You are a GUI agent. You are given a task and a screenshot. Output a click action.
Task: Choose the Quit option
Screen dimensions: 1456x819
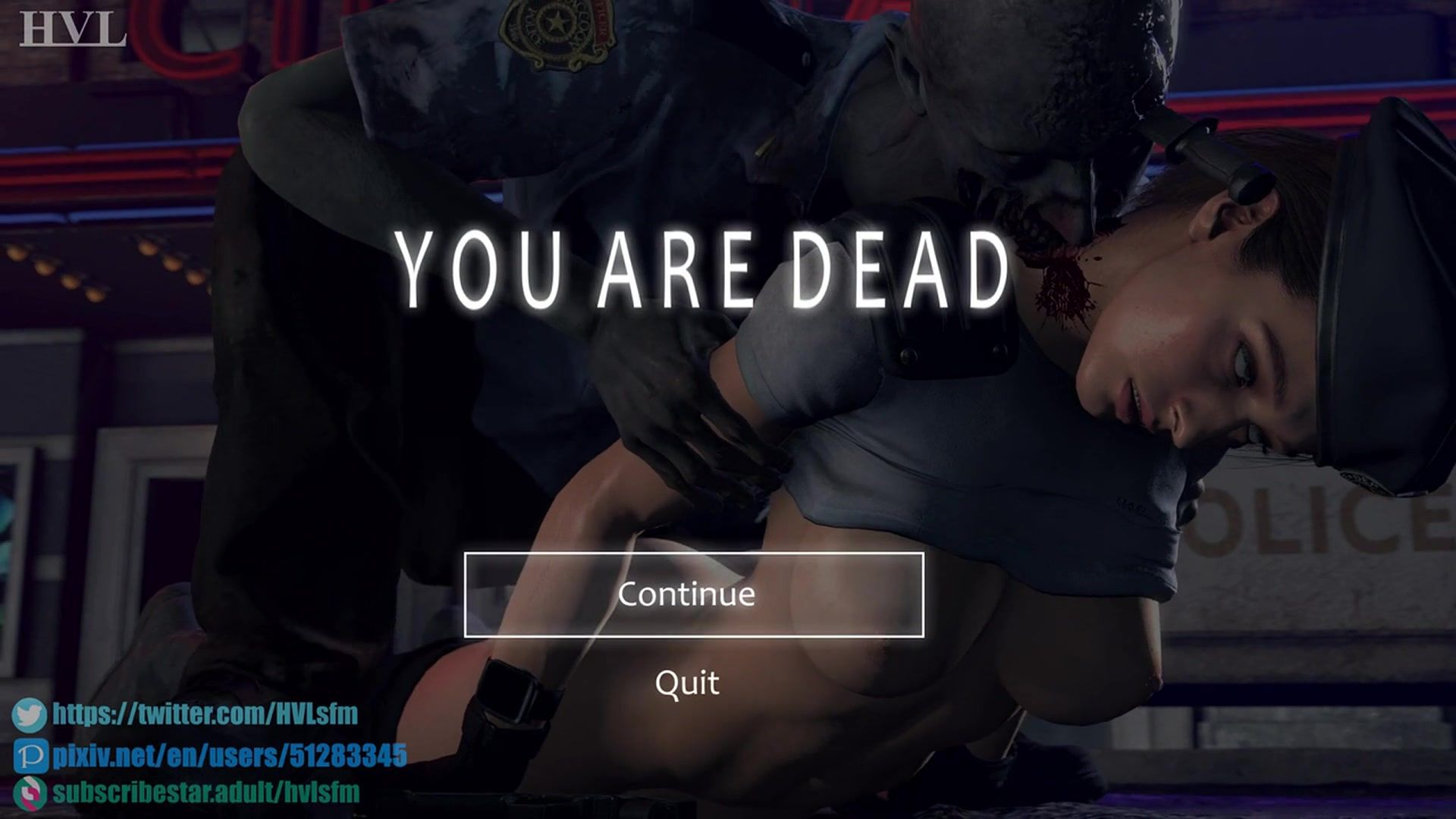point(687,682)
